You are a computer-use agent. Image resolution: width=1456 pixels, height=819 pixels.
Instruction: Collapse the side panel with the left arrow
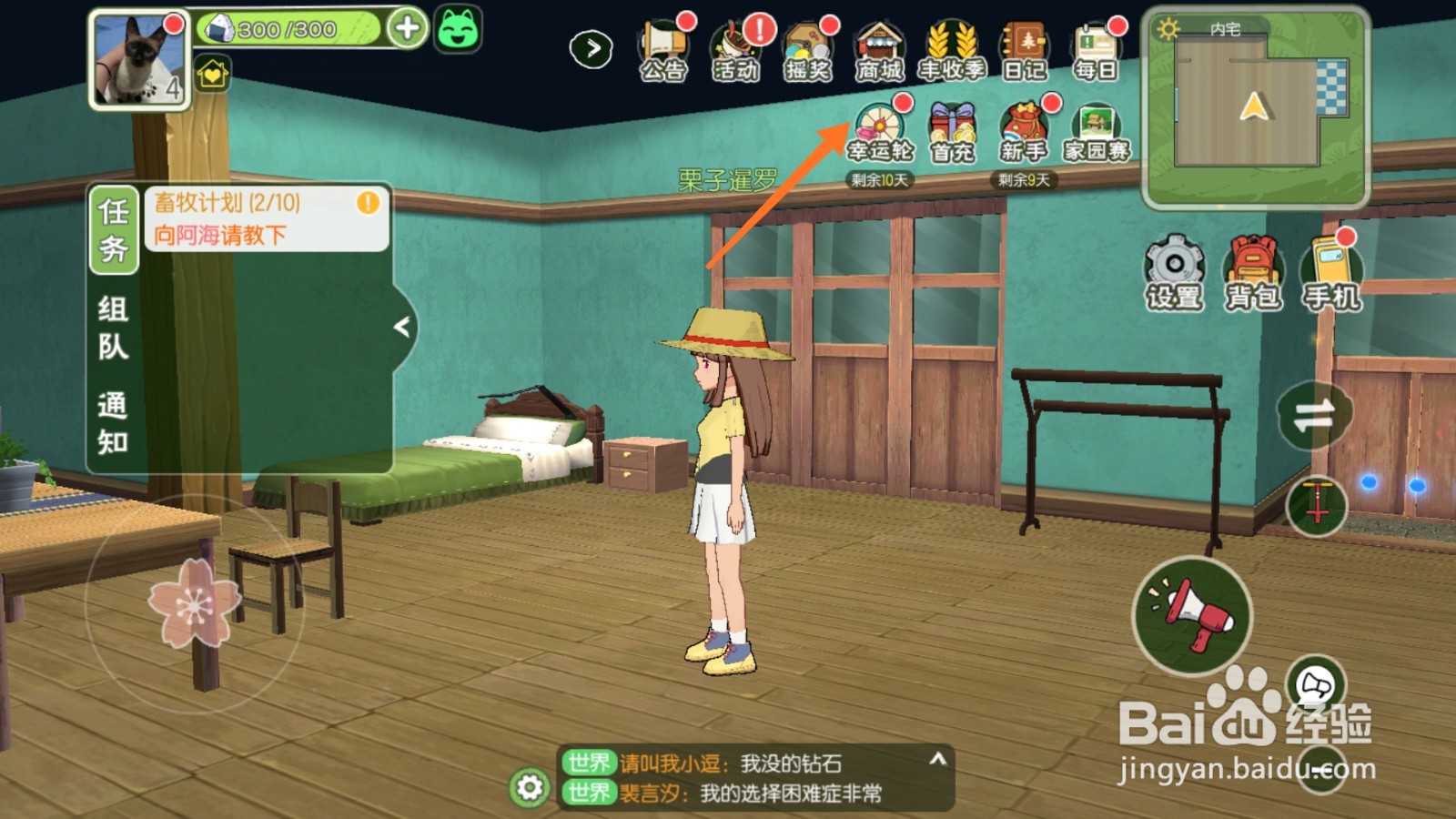pyautogui.click(x=402, y=327)
